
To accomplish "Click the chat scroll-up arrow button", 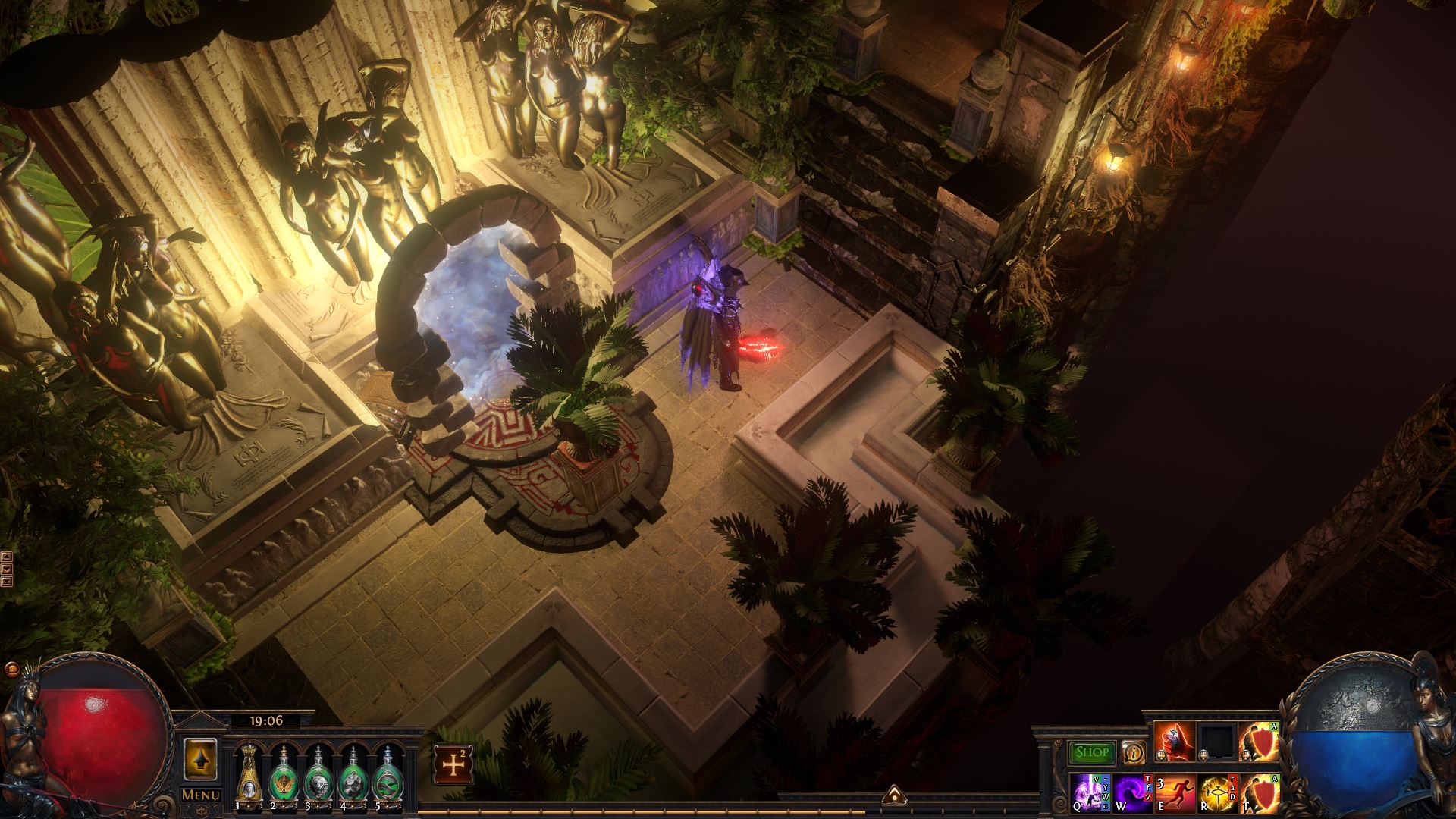I will click(x=7, y=556).
